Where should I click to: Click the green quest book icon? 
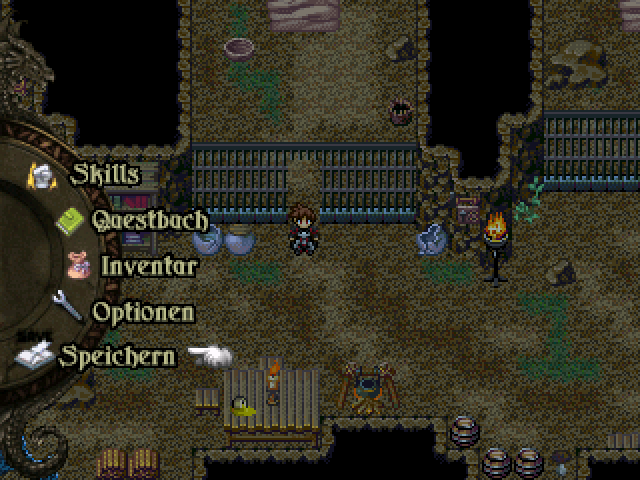pyautogui.click(x=71, y=219)
